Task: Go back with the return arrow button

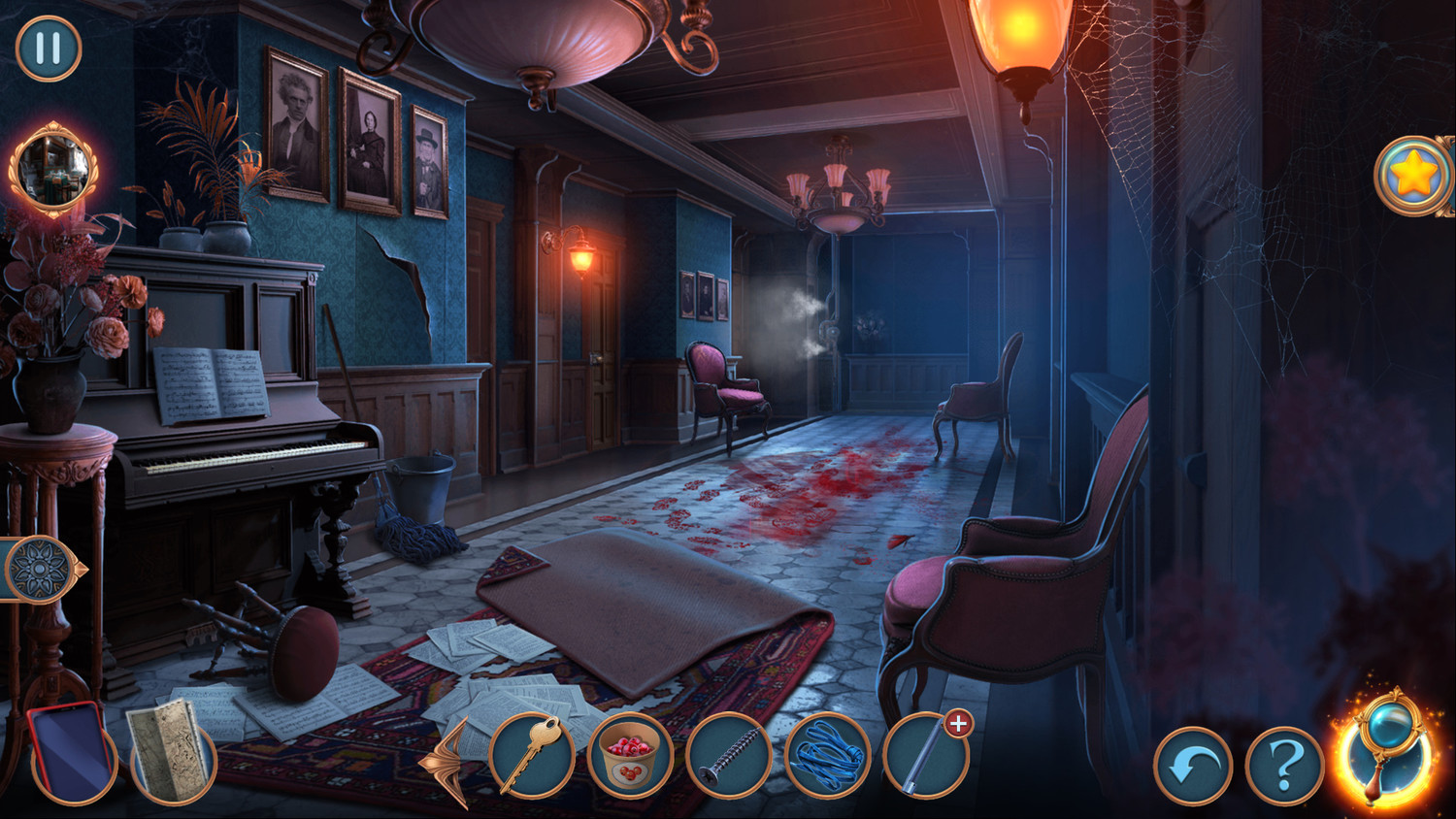Action: pyautogui.click(x=1192, y=767)
